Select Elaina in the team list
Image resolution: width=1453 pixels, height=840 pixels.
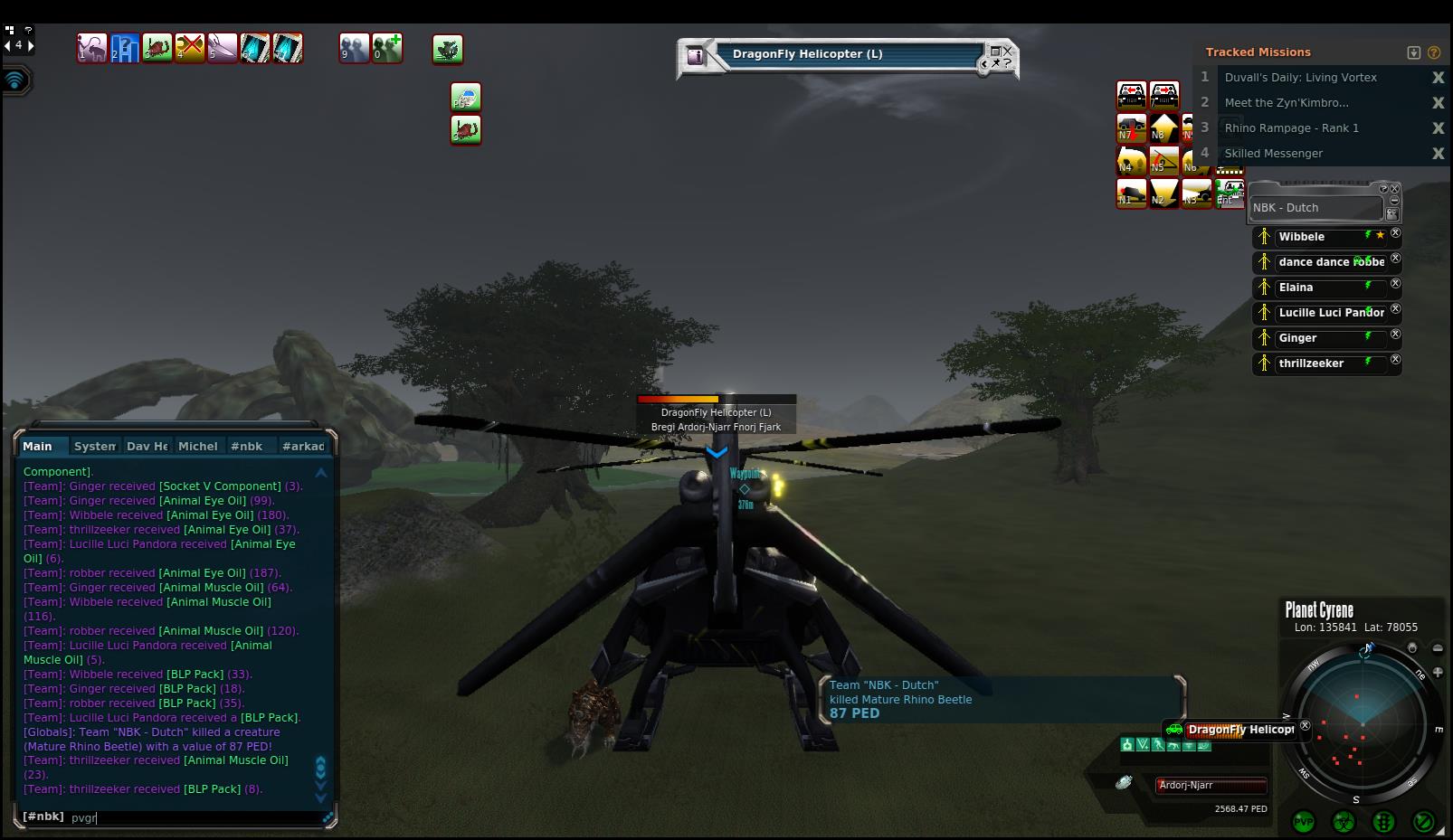pyautogui.click(x=1296, y=288)
